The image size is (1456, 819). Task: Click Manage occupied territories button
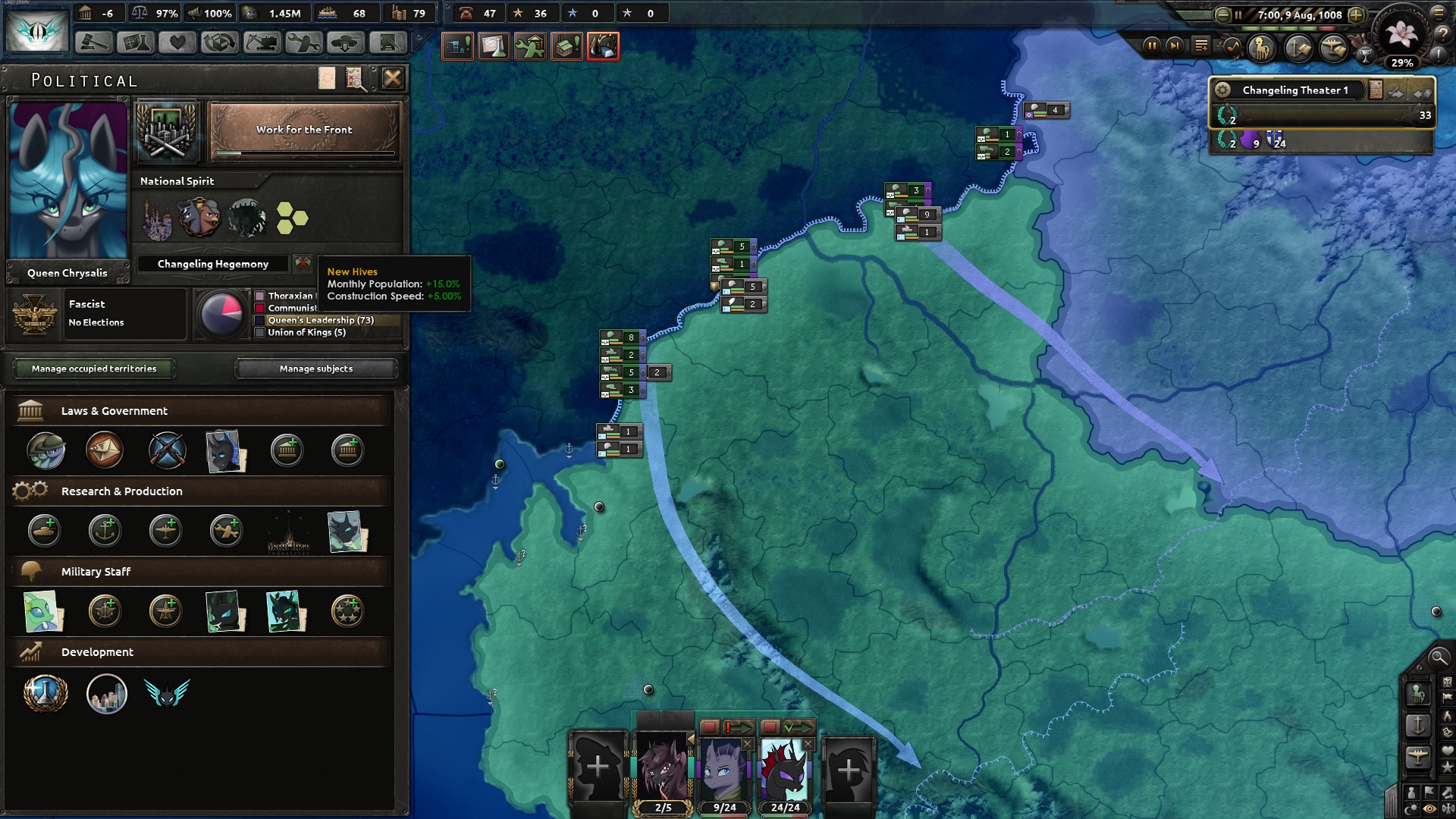[x=94, y=369]
